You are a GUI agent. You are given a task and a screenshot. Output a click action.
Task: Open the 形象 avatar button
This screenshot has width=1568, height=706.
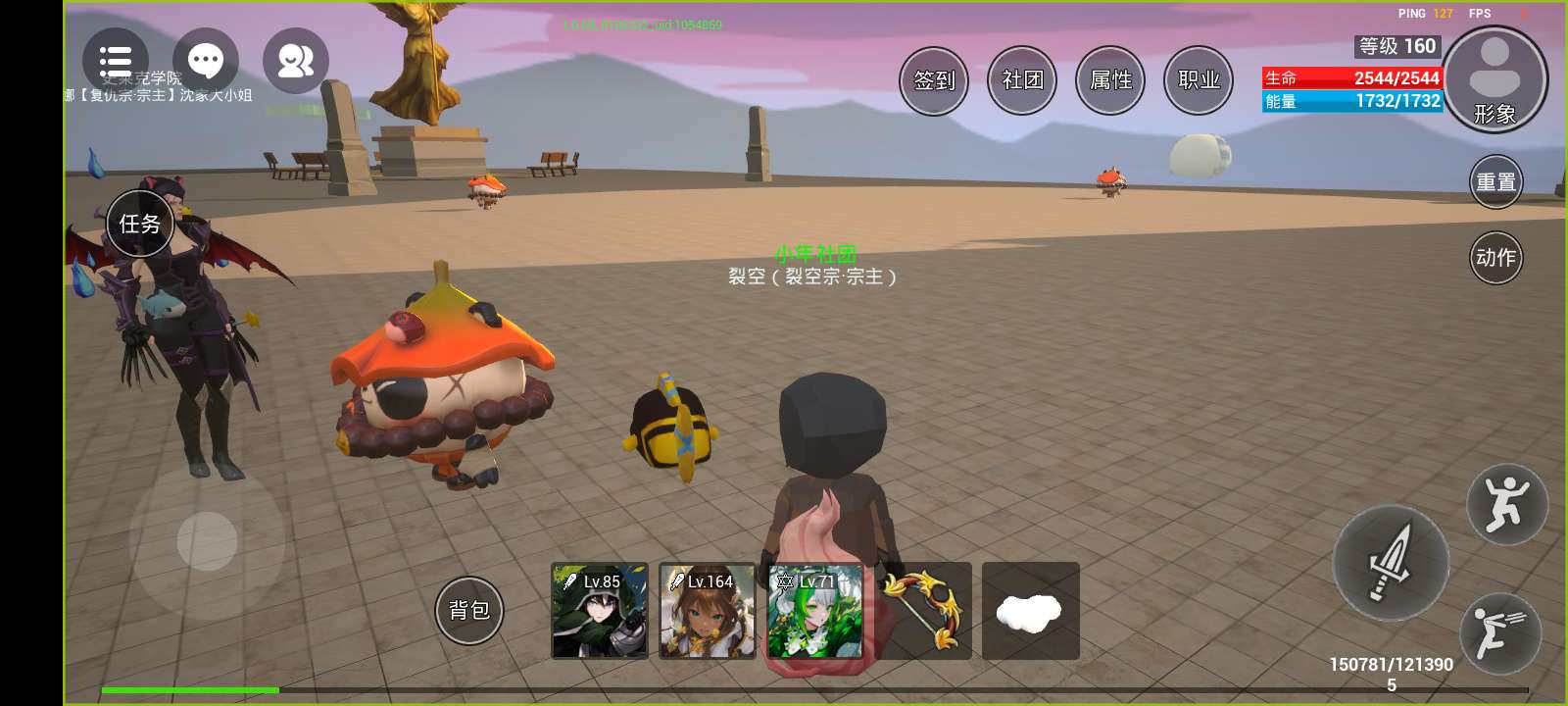click(1494, 79)
